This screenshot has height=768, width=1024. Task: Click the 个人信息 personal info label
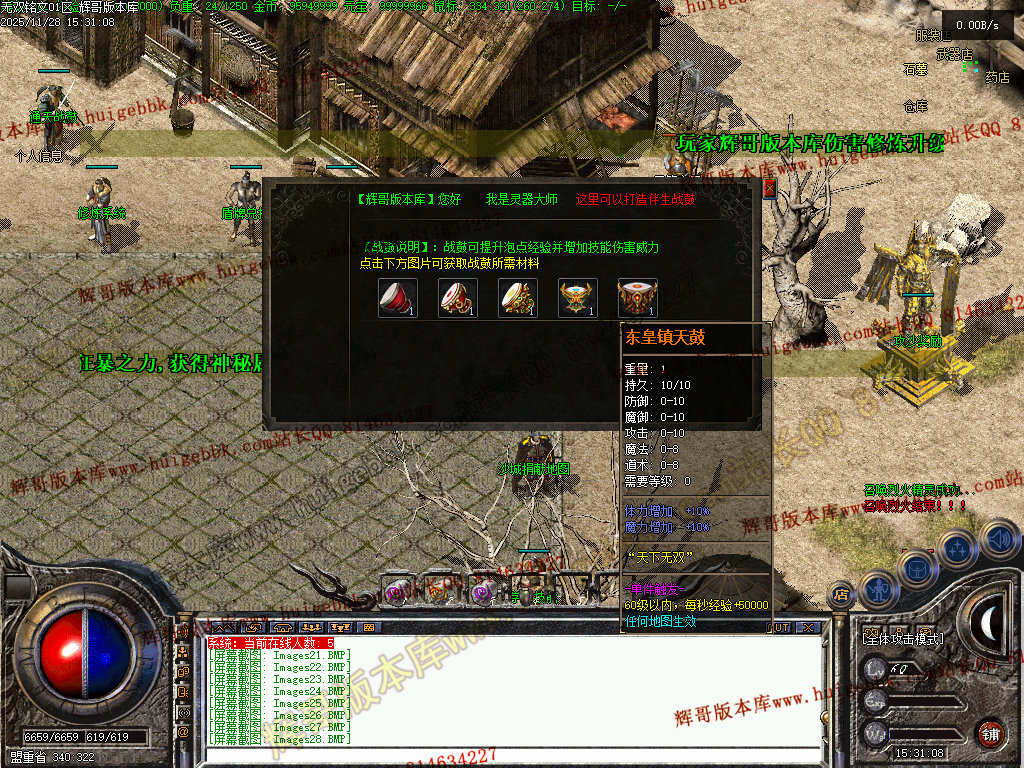click(x=39, y=156)
